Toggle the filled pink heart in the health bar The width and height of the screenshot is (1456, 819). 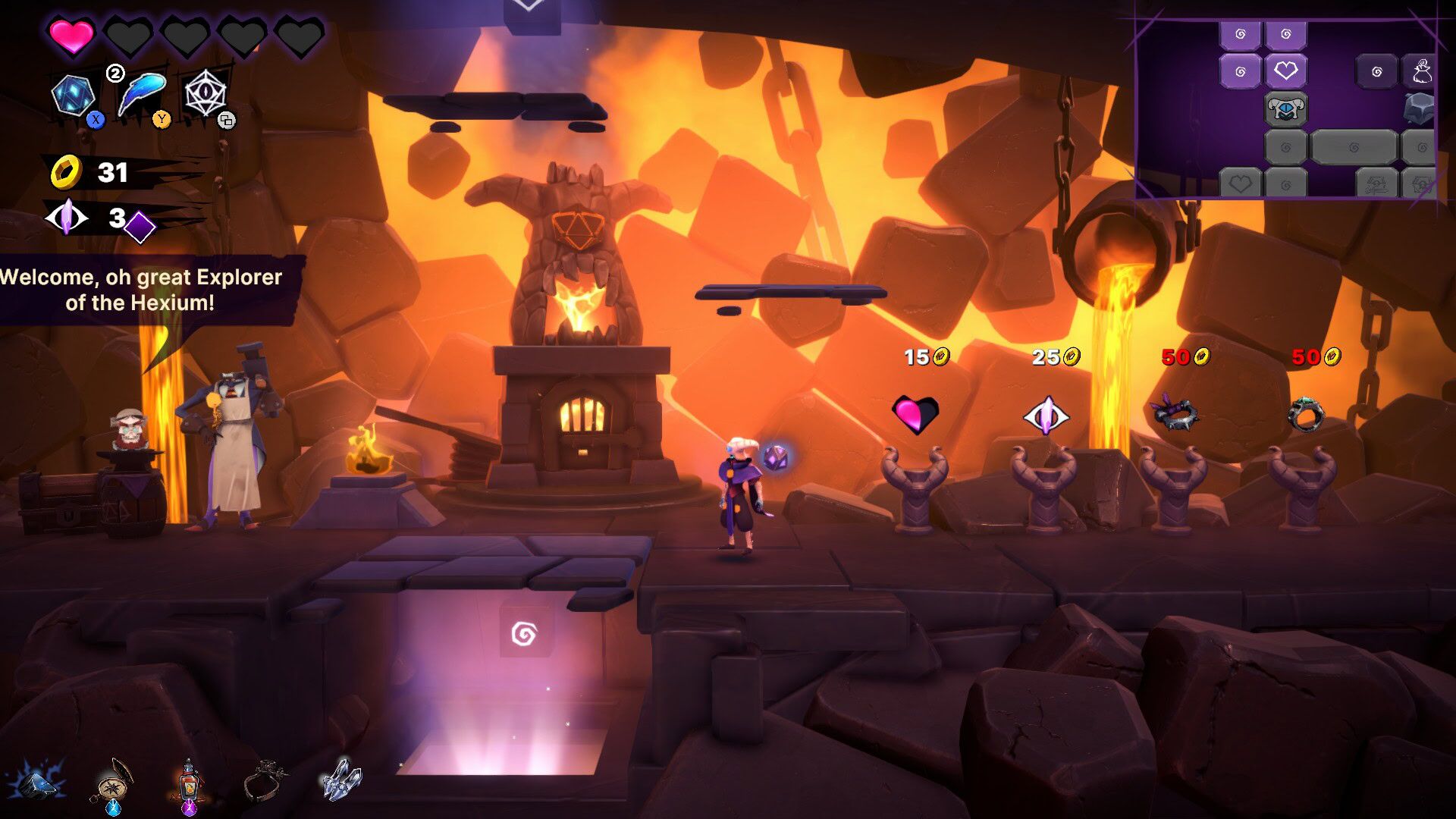pyautogui.click(x=72, y=34)
